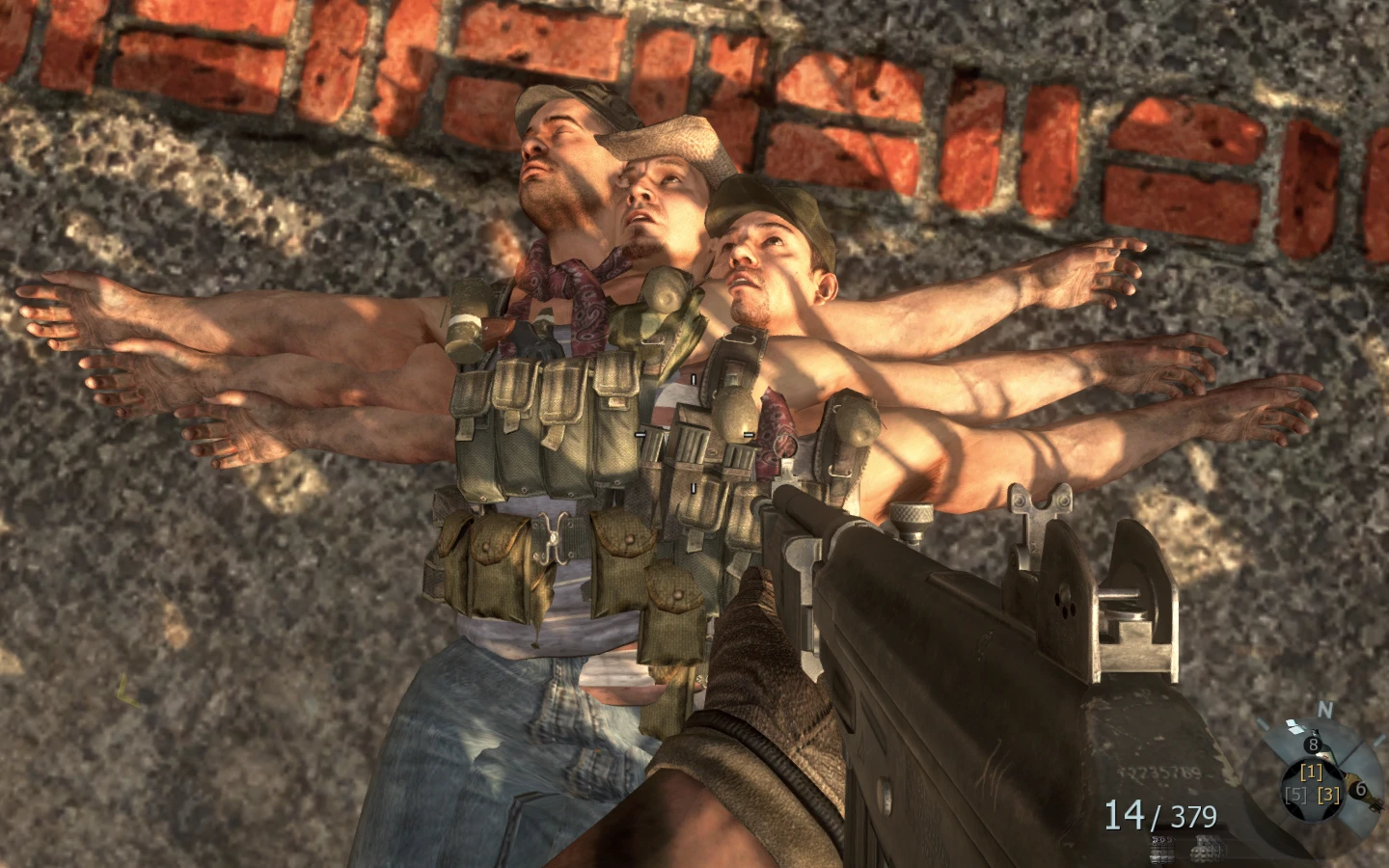Click the [5] slot indicator inside the compass
This screenshot has width=1389, height=868.
point(1295,795)
